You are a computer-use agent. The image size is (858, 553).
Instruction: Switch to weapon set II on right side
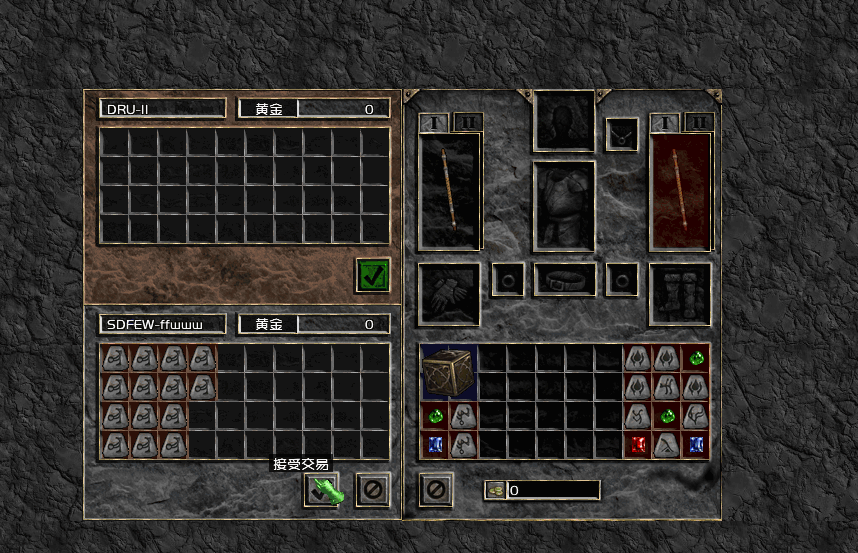pos(699,123)
